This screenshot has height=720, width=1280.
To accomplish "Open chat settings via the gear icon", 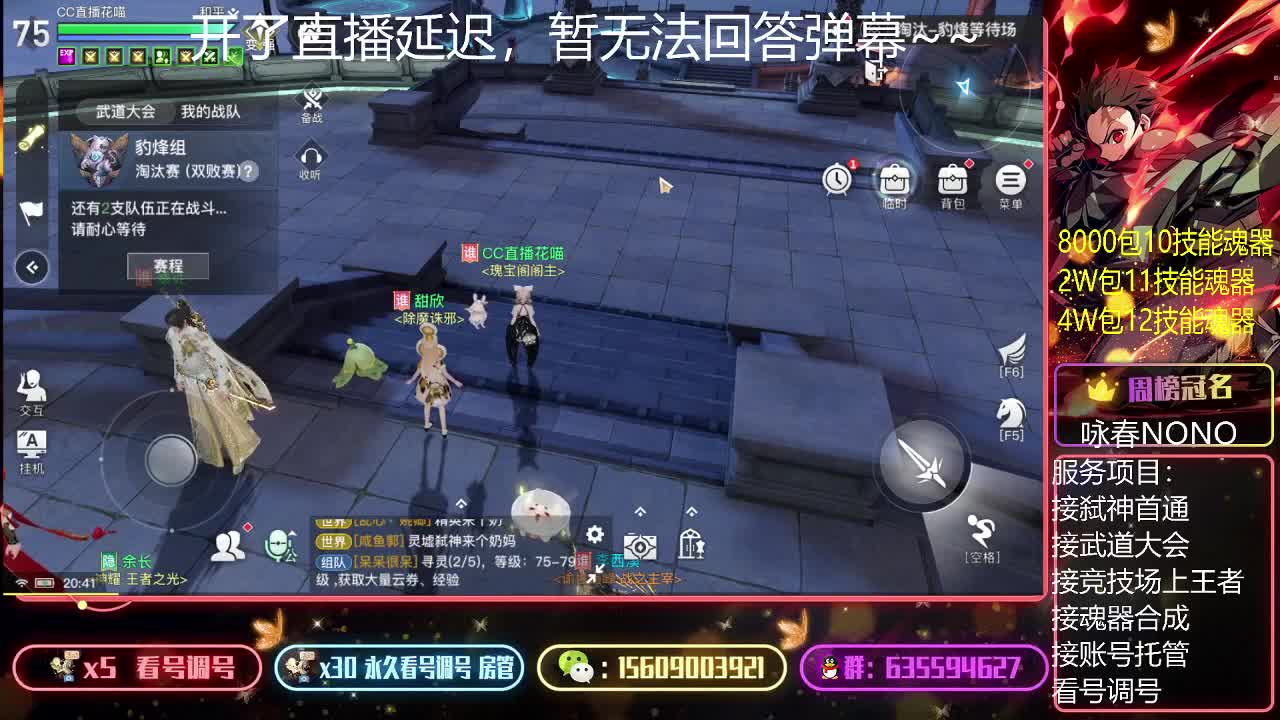I will pos(597,535).
